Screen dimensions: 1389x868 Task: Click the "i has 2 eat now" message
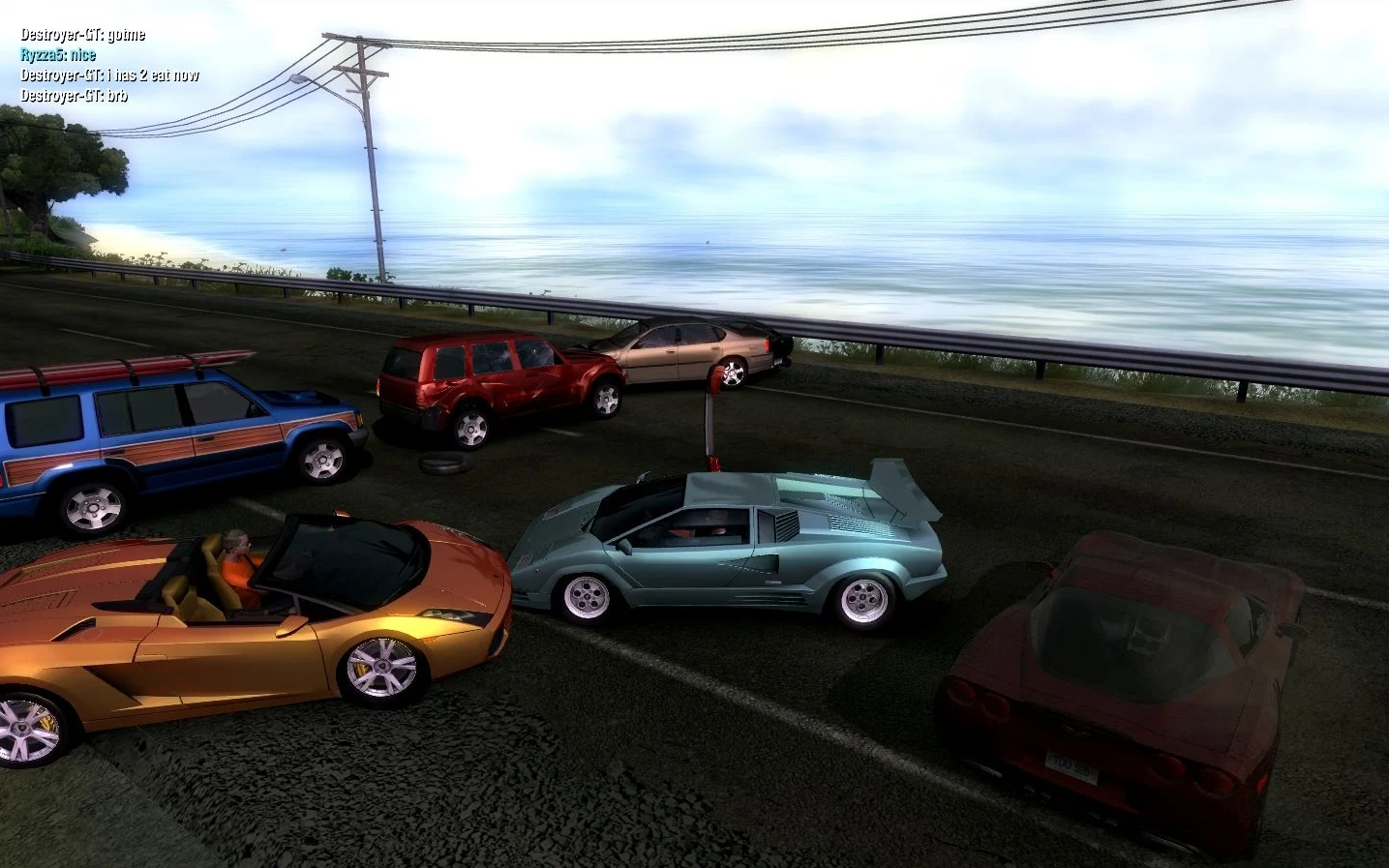[109, 75]
